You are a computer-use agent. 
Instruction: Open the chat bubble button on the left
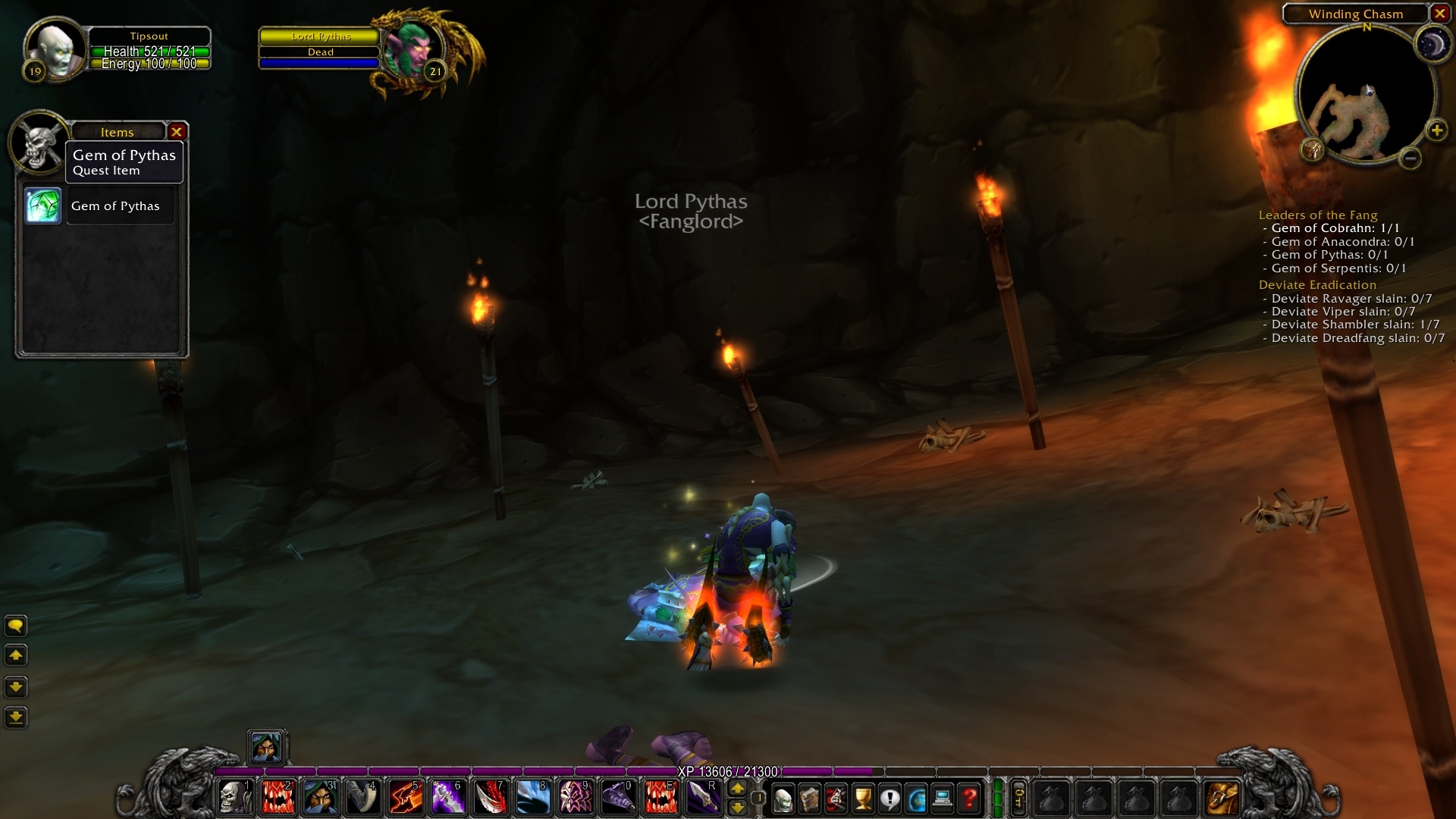pos(16,626)
